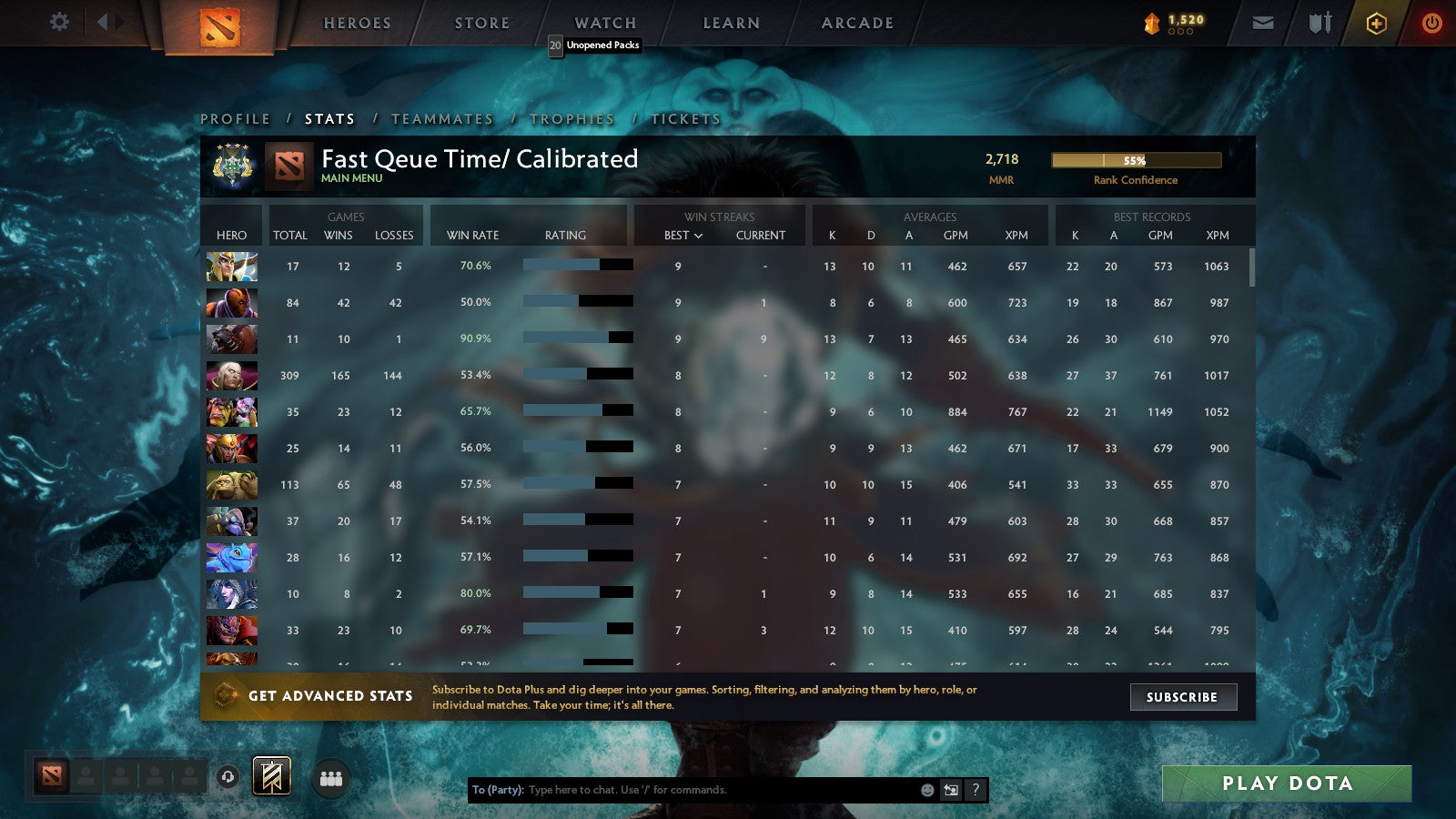Click the back navigation arrow near the Dota logo
1456x819 pixels.
(100, 20)
